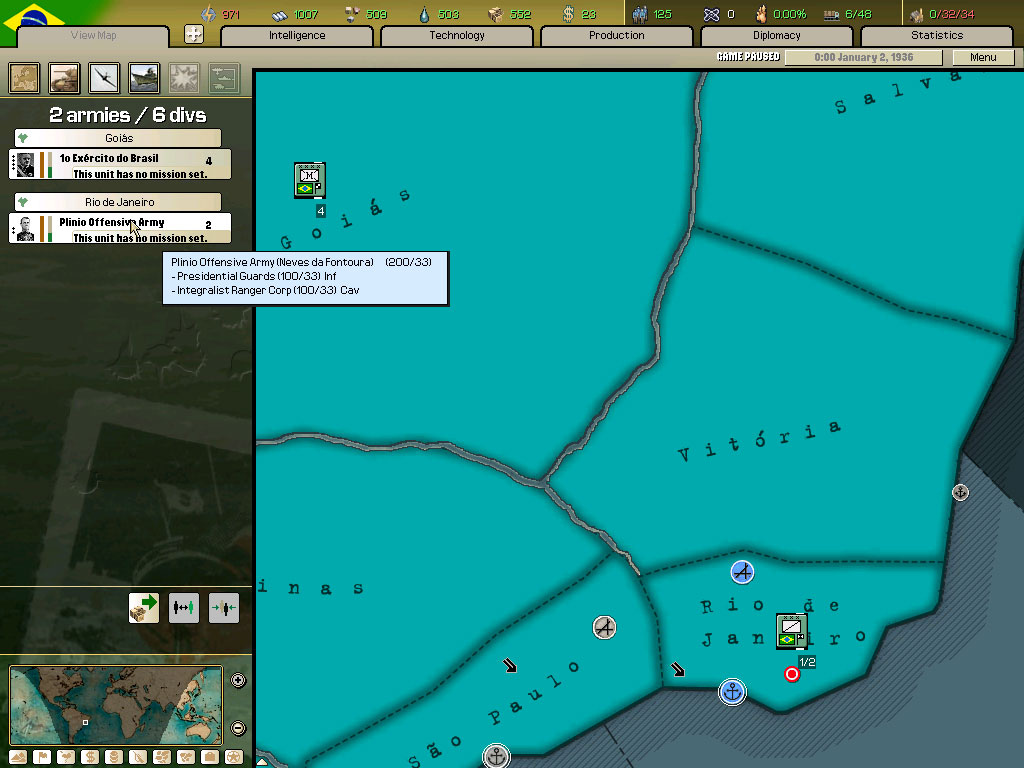This screenshot has height=768, width=1024.
Task: Show land units with the tank icon
Action: [65, 78]
